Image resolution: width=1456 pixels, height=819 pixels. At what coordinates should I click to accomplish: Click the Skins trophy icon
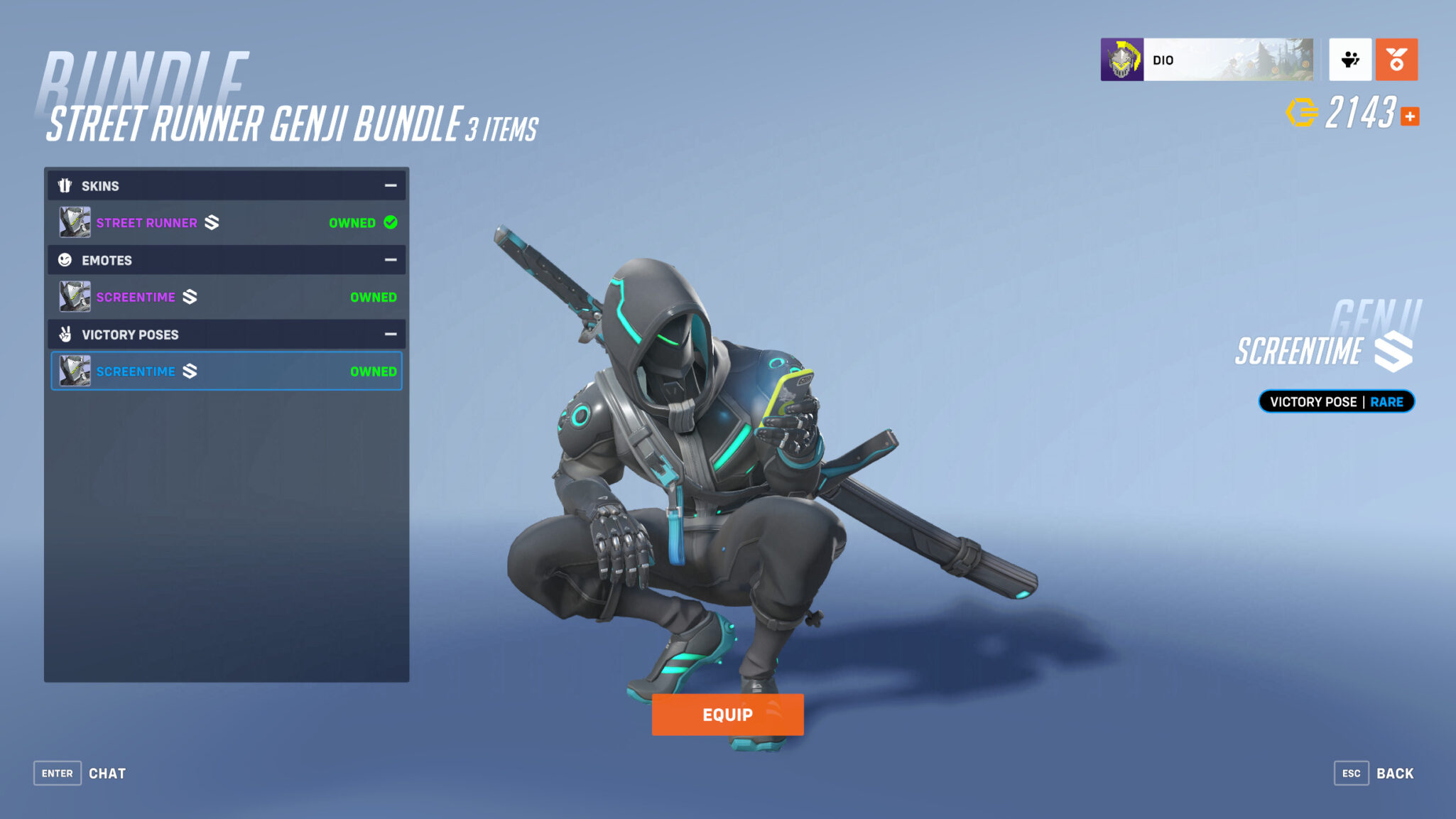point(65,185)
